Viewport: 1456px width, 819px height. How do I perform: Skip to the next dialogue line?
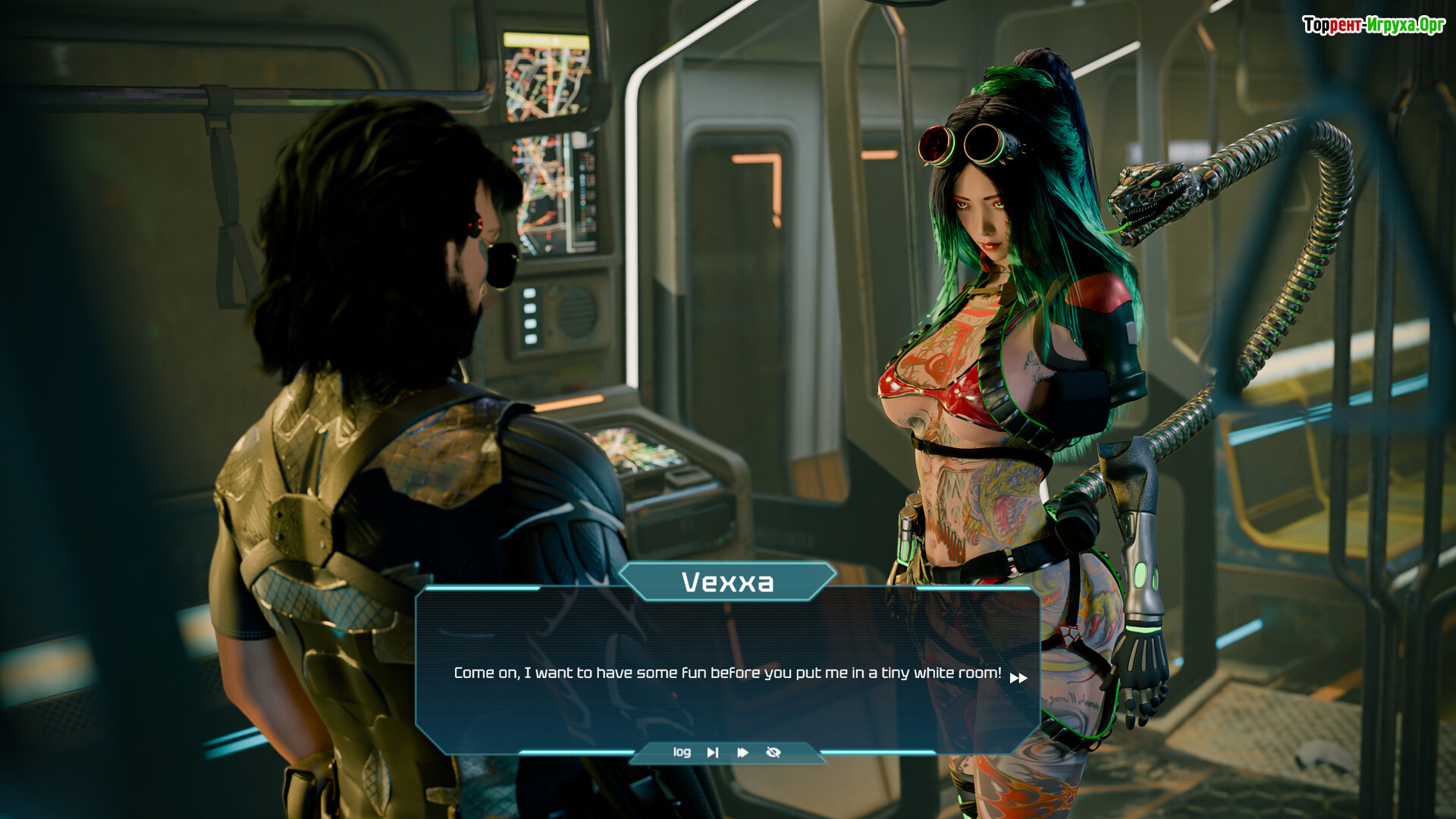[712, 752]
